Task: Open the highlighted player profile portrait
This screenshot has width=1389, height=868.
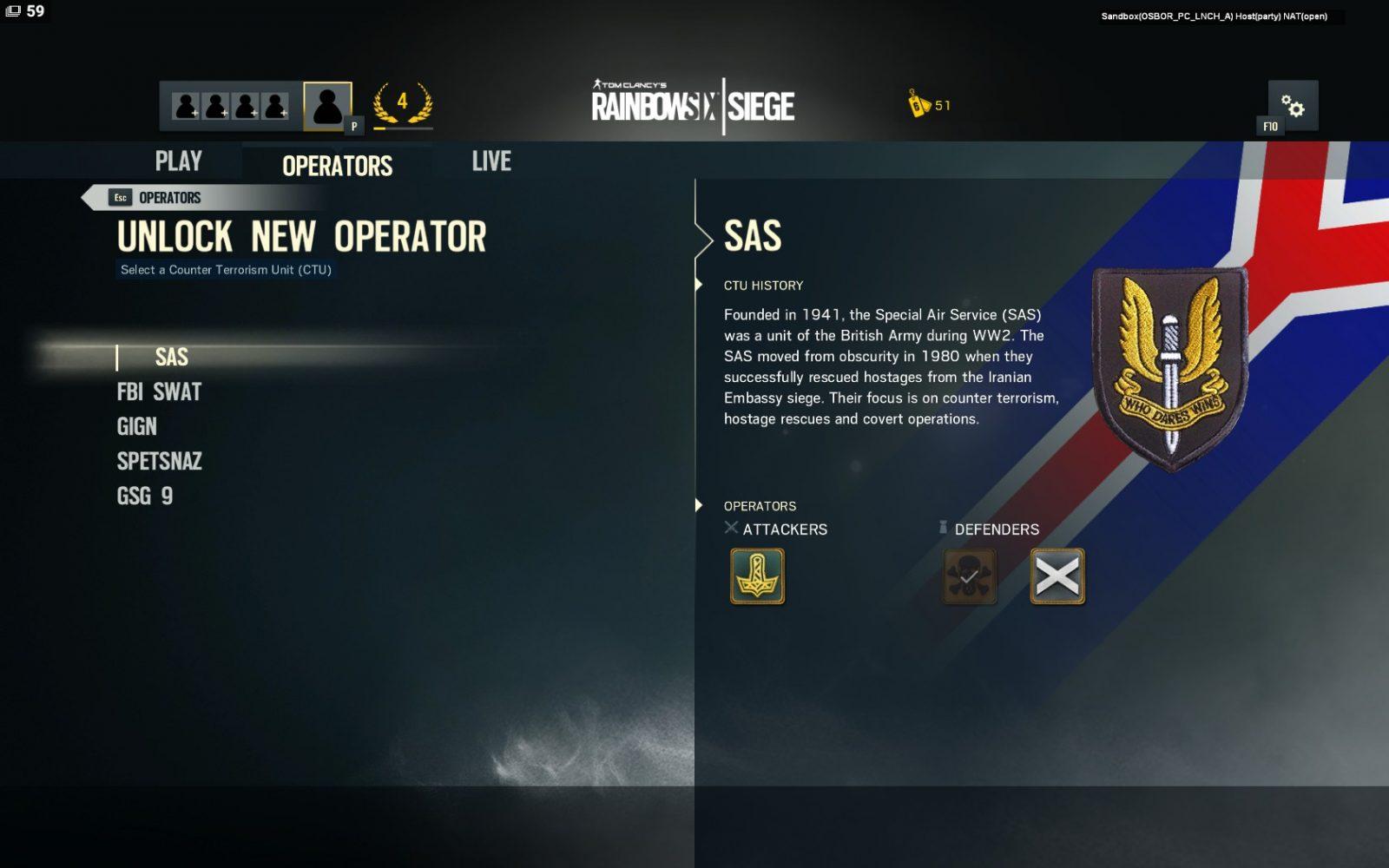Action: click(327, 106)
